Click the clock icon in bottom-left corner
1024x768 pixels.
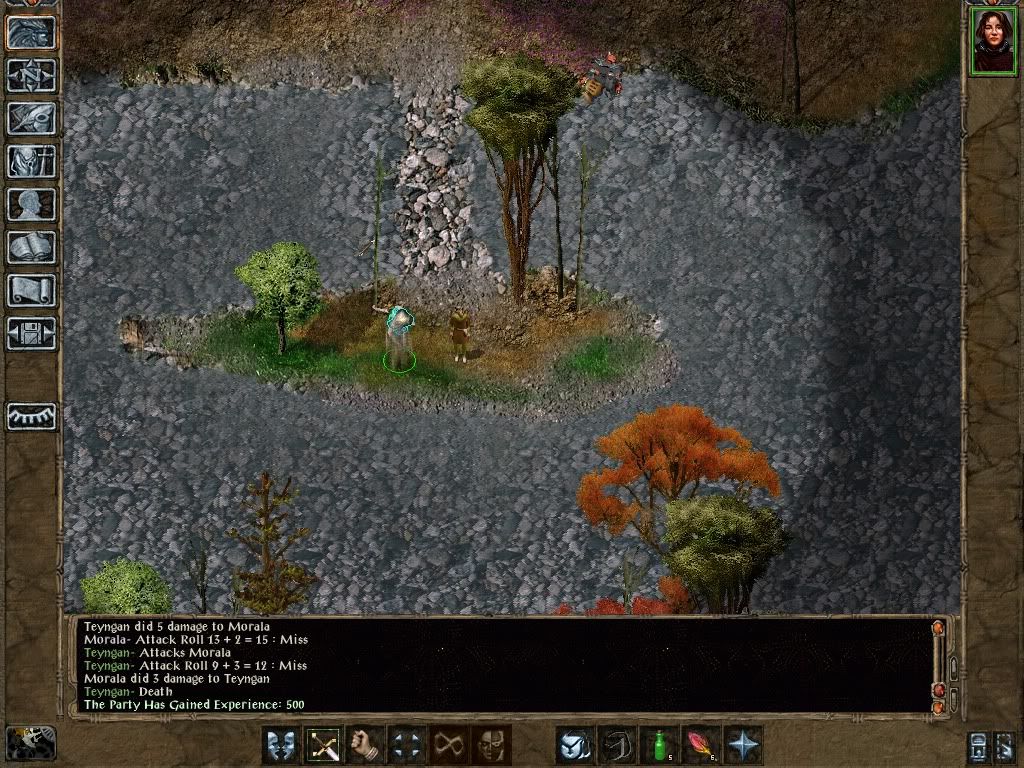click(x=31, y=742)
